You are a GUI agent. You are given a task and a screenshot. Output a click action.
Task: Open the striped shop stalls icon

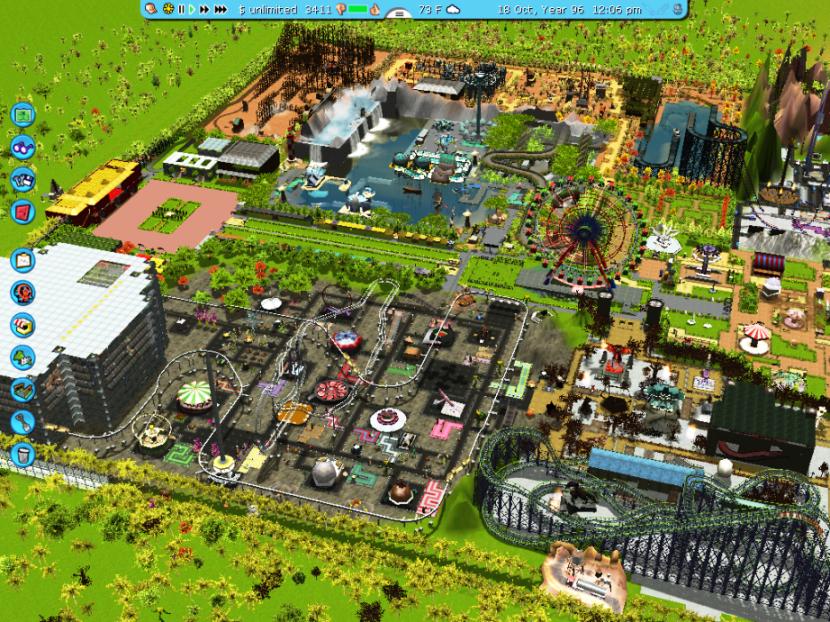pos(22,326)
